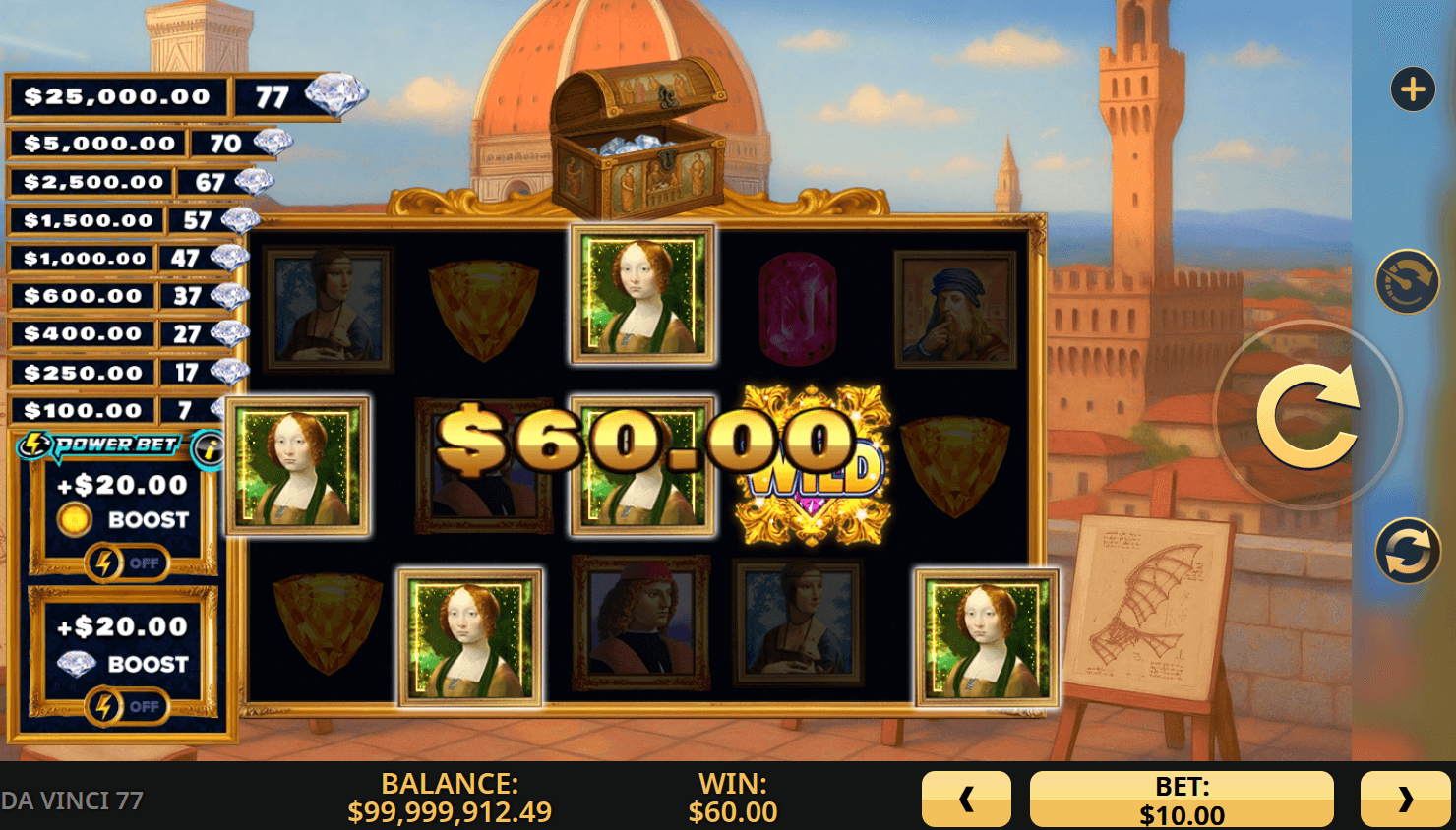Toggle the coin boost Power Bet switch
The width and height of the screenshot is (1456, 830).
(126, 563)
